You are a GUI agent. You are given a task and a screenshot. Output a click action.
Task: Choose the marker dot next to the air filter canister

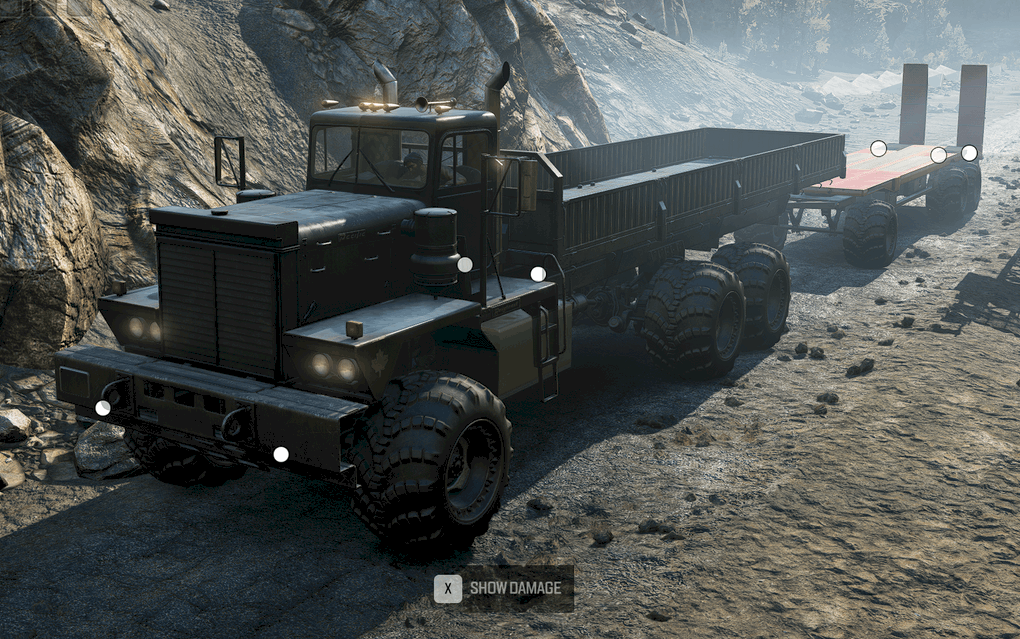coord(465,264)
